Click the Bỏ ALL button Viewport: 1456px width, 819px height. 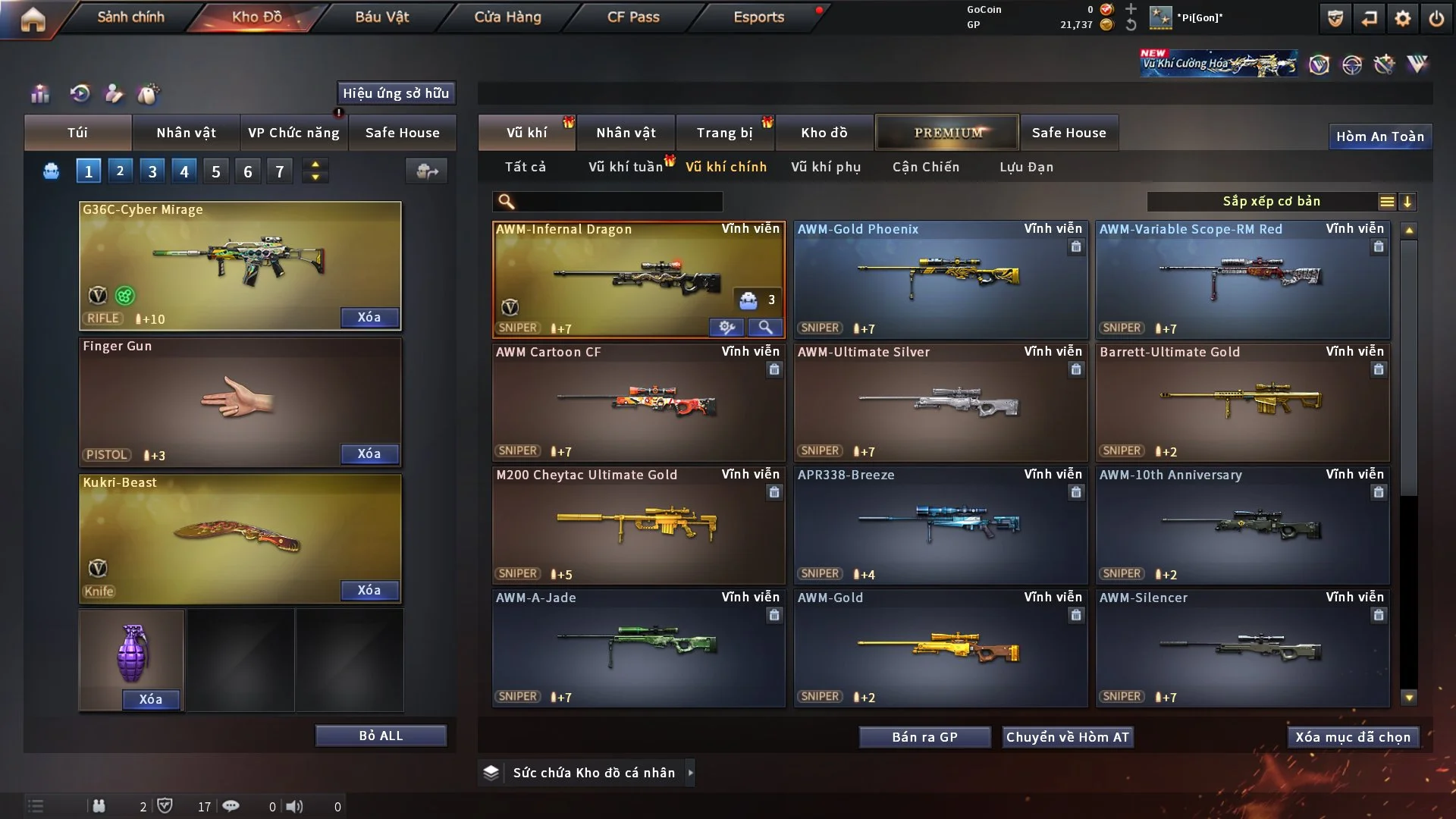pyautogui.click(x=381, y=736)
